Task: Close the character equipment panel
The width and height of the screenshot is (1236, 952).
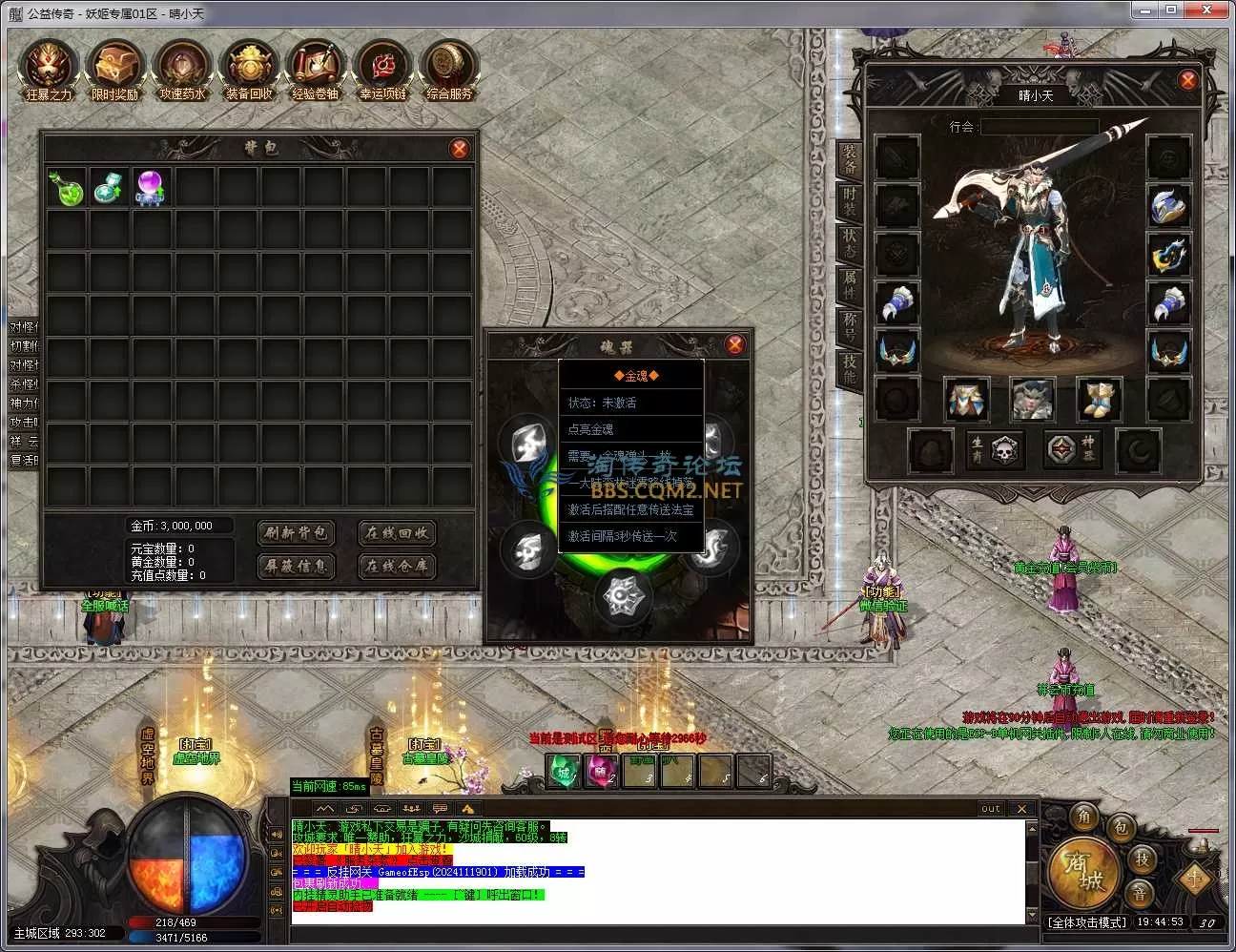Action: (1187, 81)
